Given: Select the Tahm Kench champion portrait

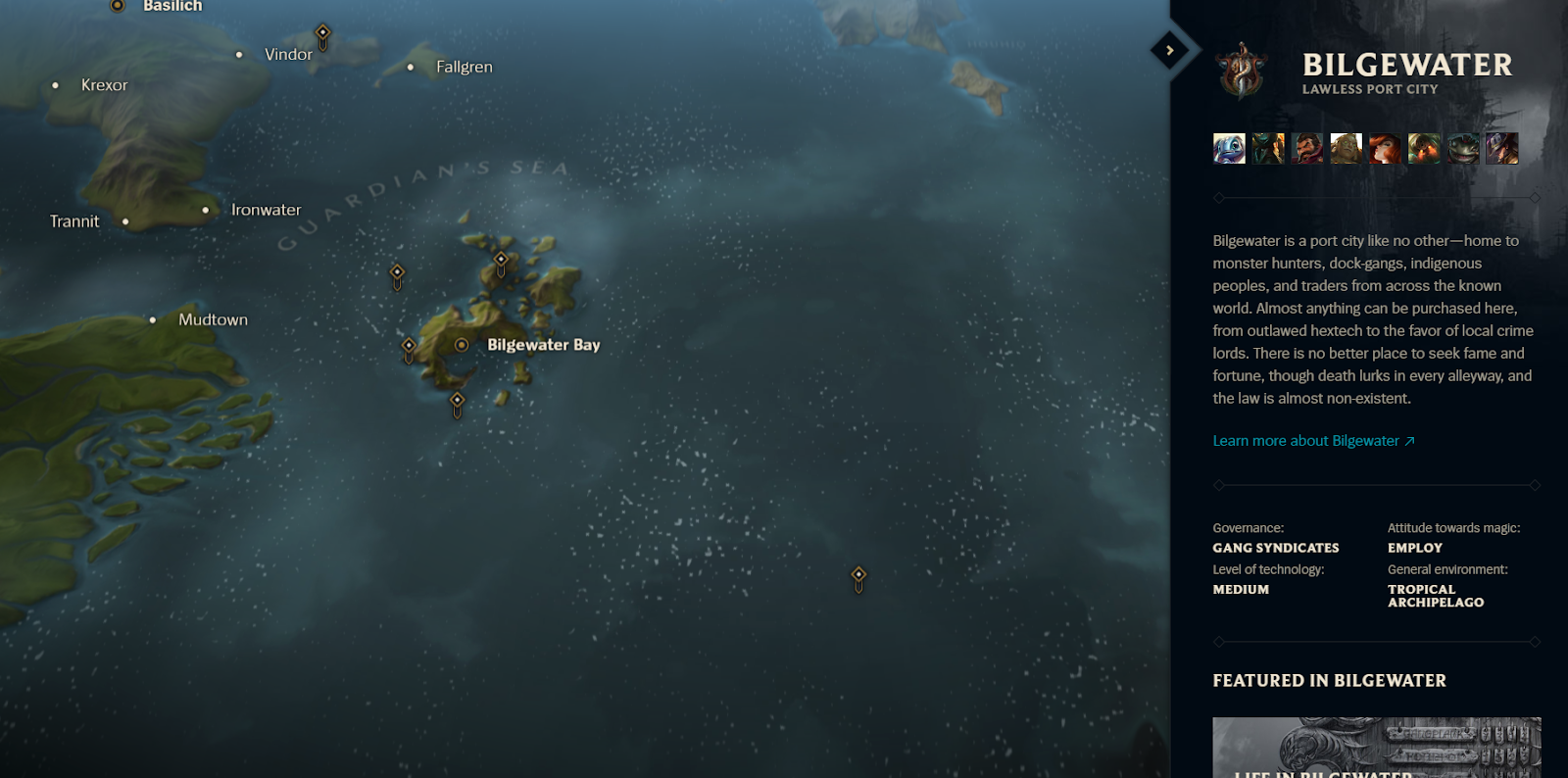Looking at the screenshot, I should click(1463, 148).
